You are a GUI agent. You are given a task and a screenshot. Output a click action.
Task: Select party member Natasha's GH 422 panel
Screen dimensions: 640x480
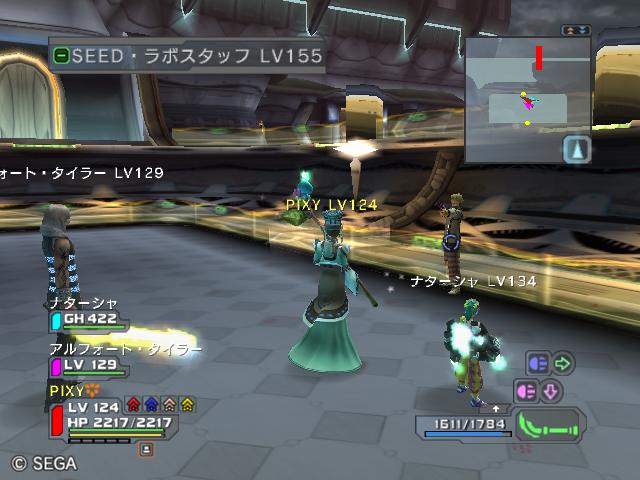(x=90, y=320)
